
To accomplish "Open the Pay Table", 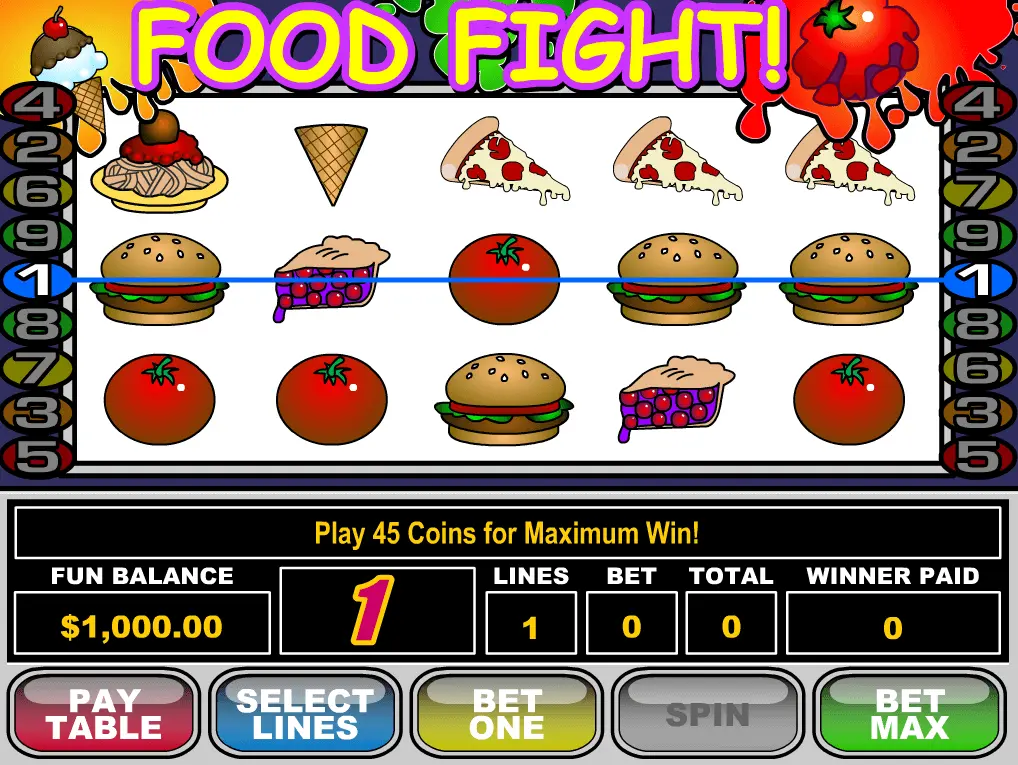I will (x=104, y=712).
